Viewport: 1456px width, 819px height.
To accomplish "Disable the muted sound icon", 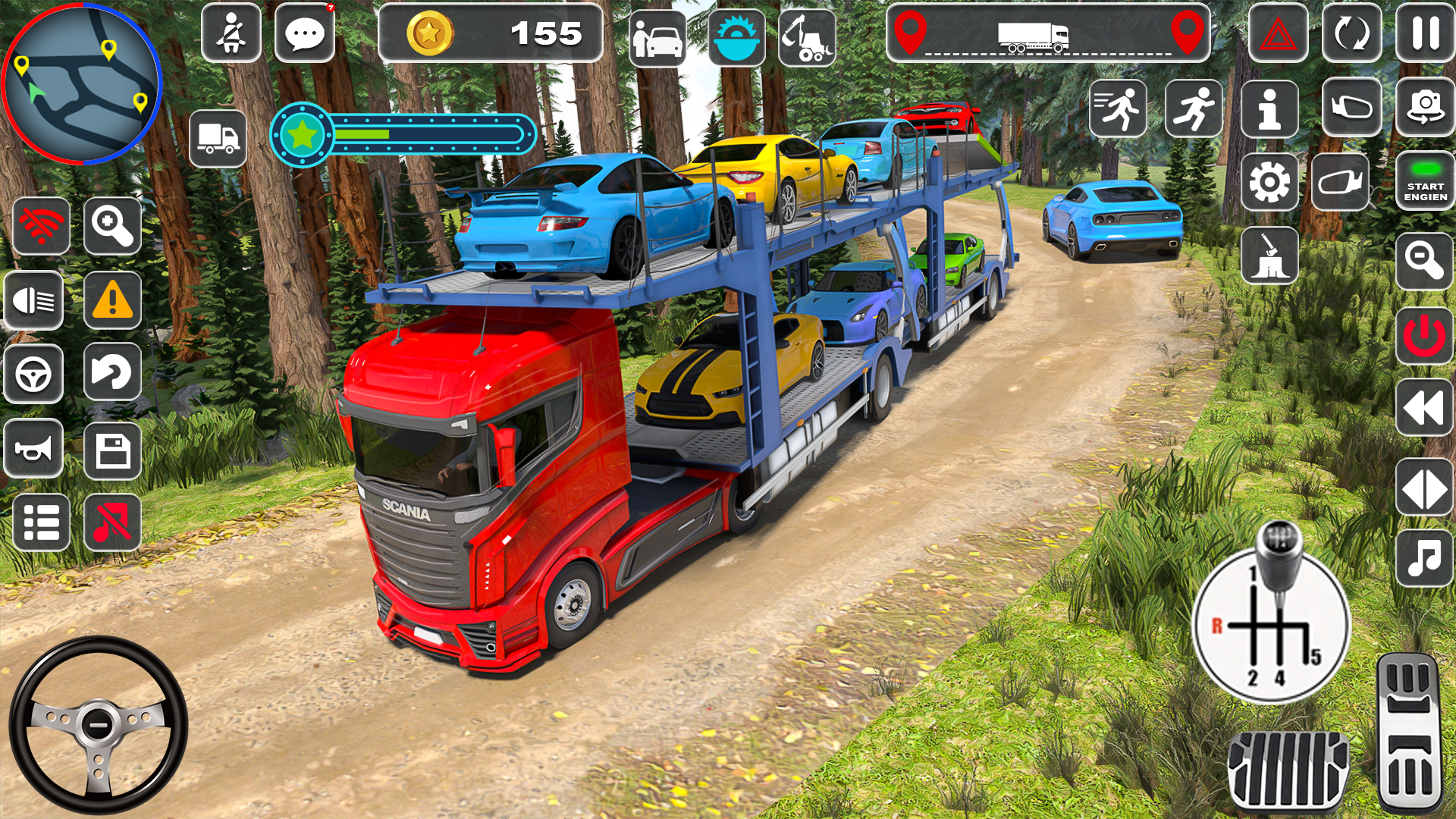I will 111,522.
